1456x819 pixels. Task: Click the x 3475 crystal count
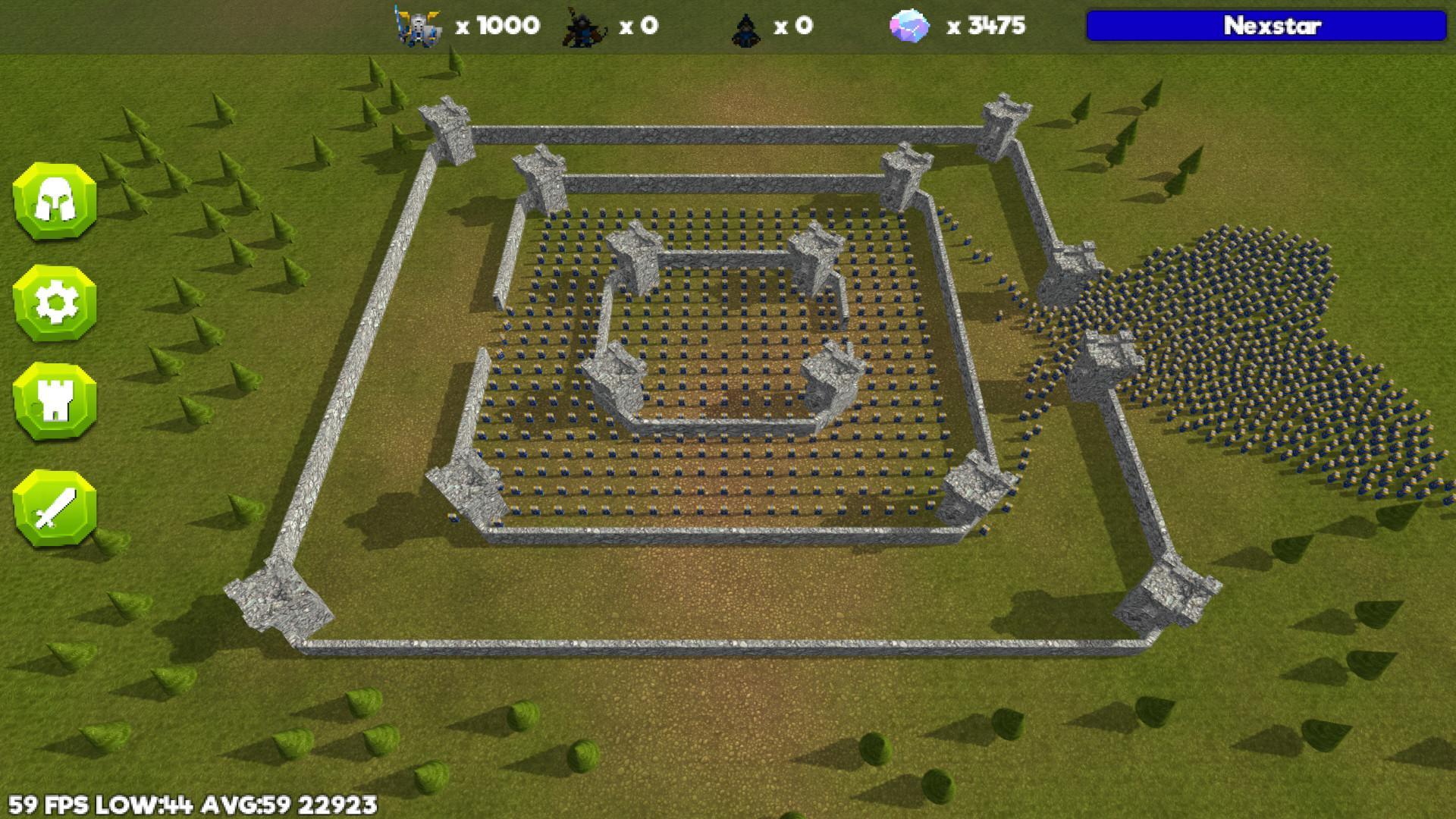[984, 25]
